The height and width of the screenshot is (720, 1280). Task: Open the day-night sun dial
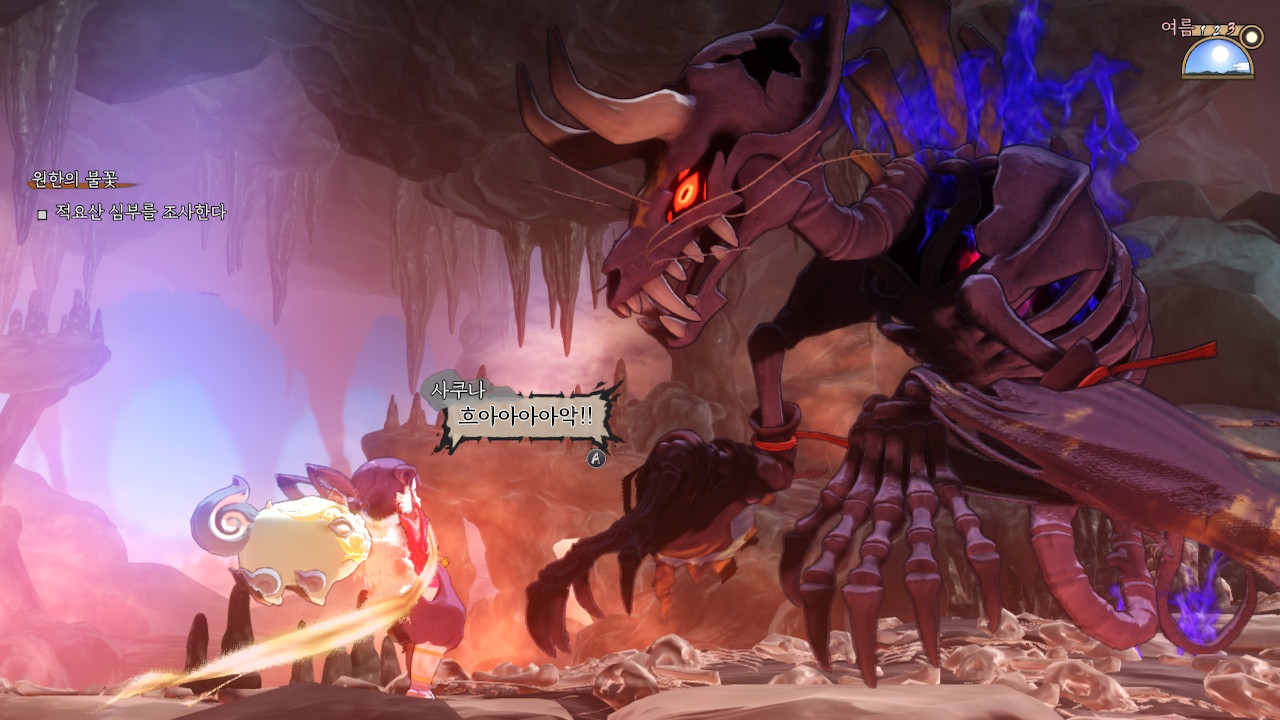point(1217,57)
